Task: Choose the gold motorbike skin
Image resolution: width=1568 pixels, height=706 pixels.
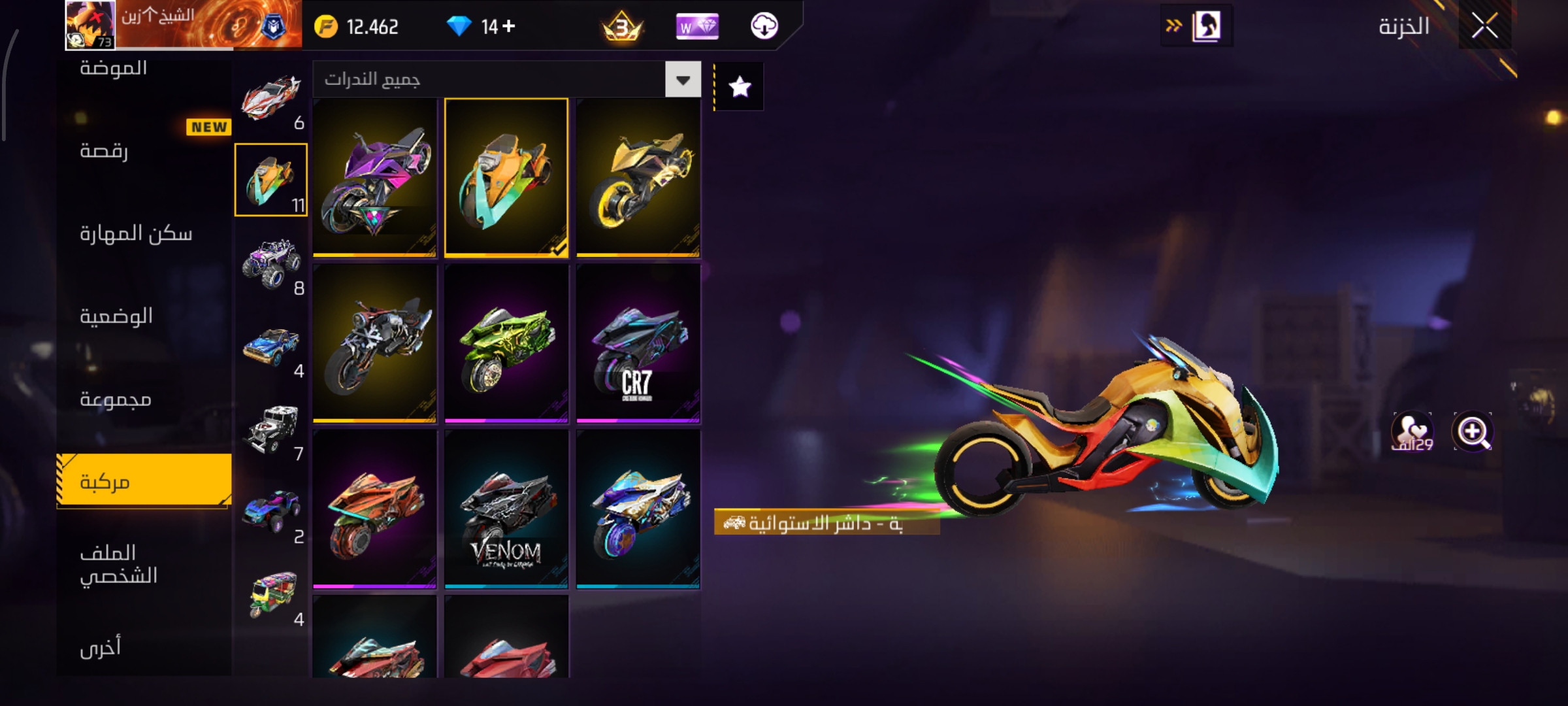Action: tap(638, 177)
